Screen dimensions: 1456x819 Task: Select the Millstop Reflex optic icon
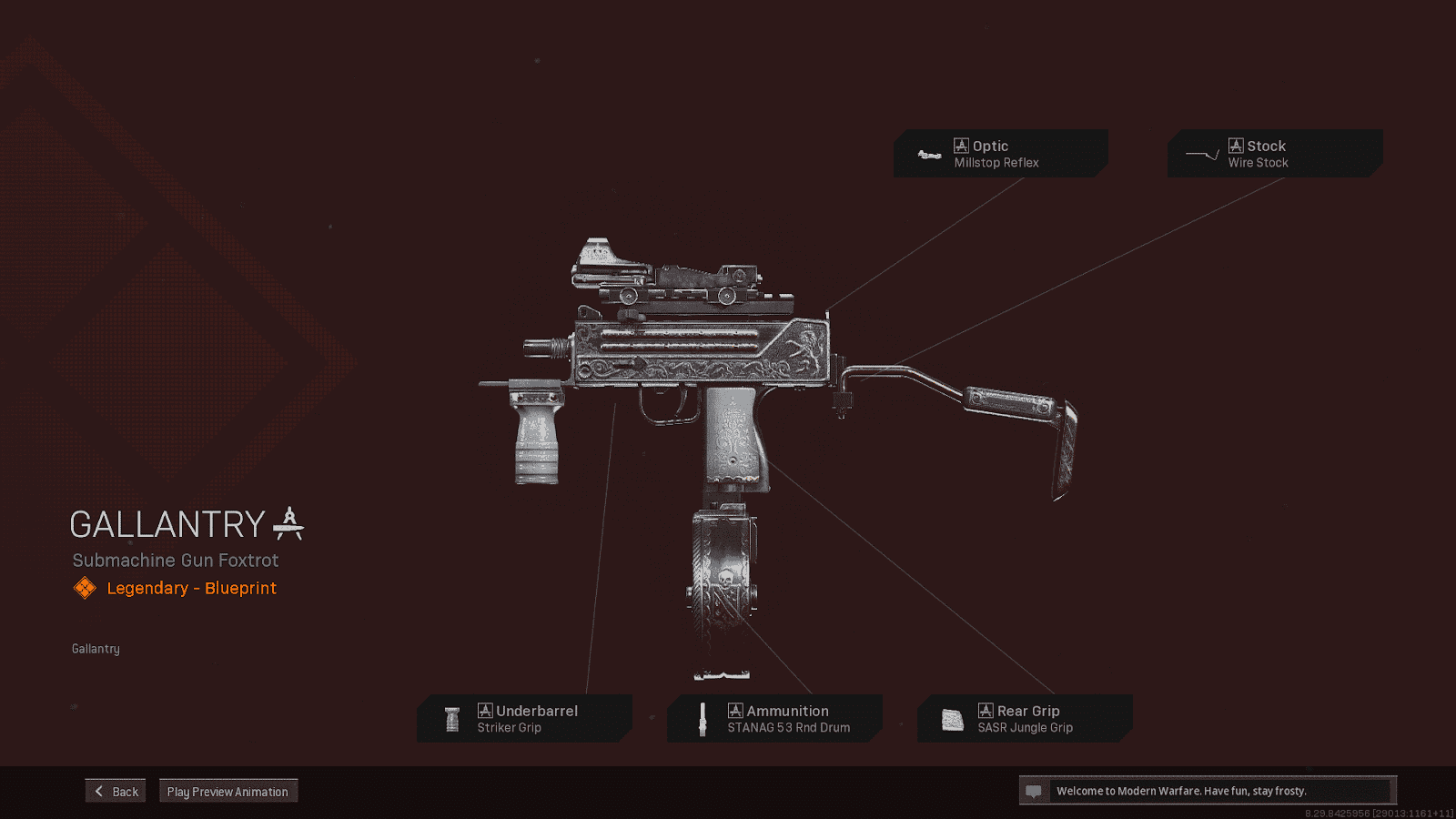click(929, 154)
